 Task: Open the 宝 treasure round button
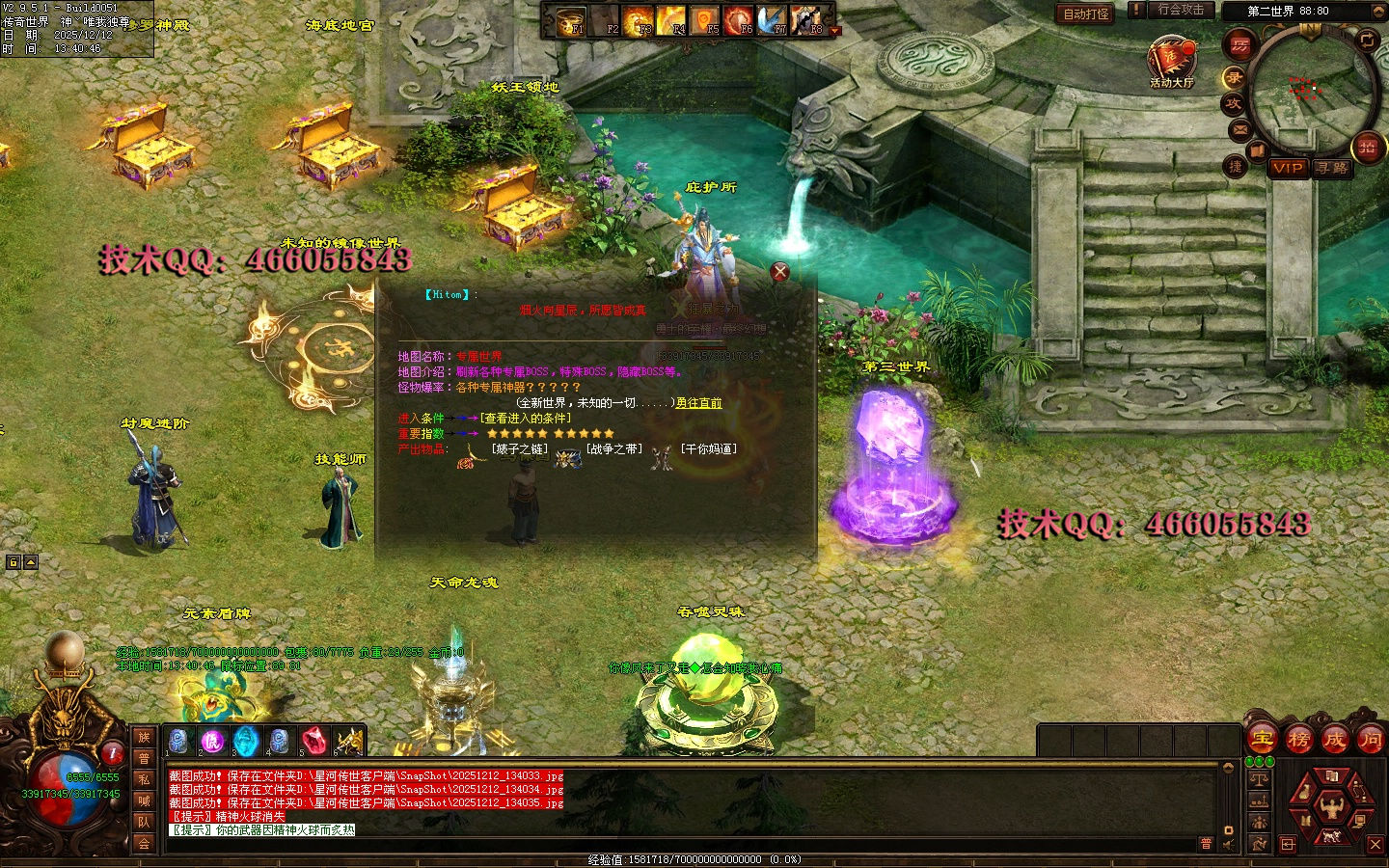1263,740
